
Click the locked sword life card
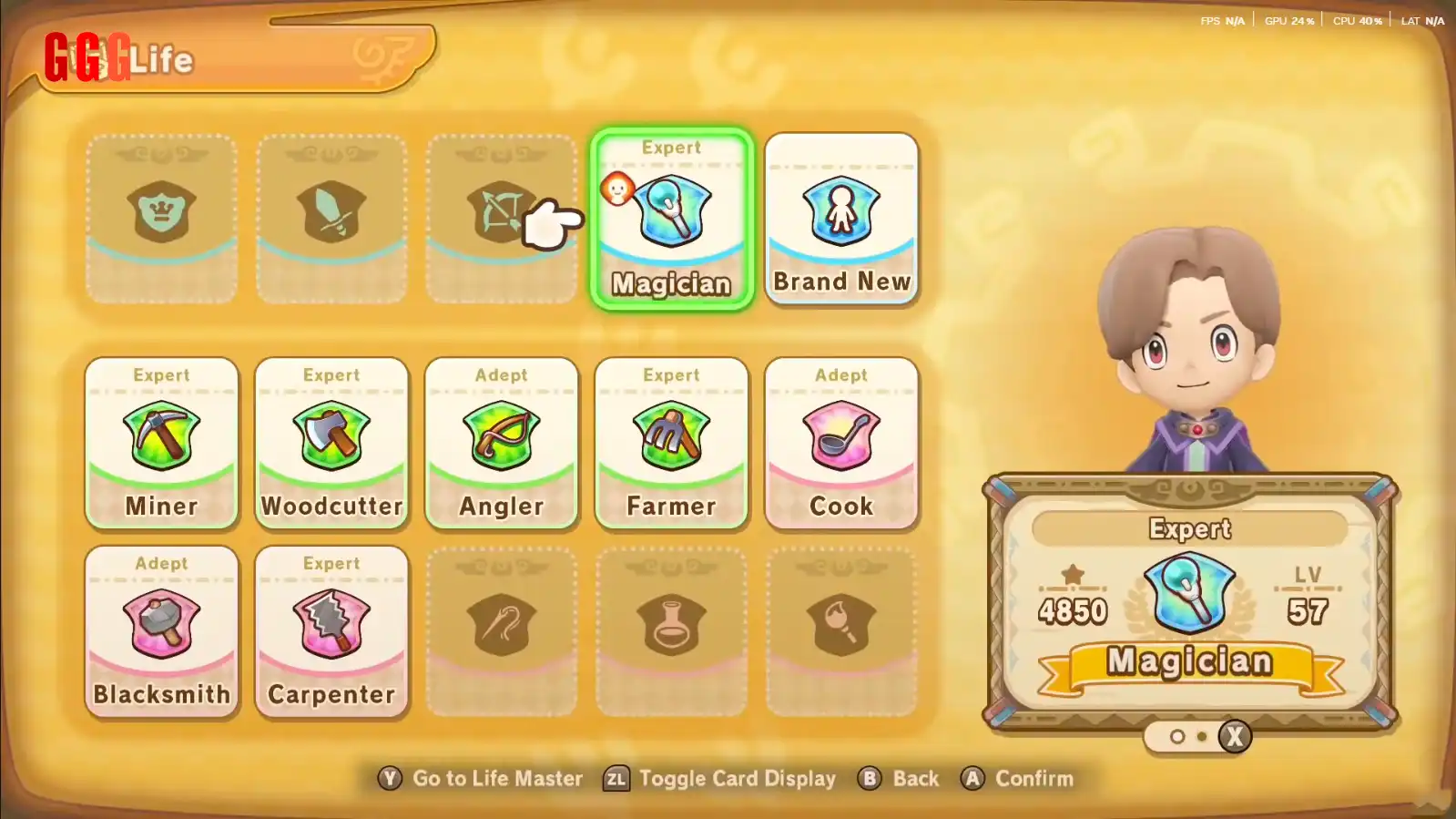click(x=331, y=219)
